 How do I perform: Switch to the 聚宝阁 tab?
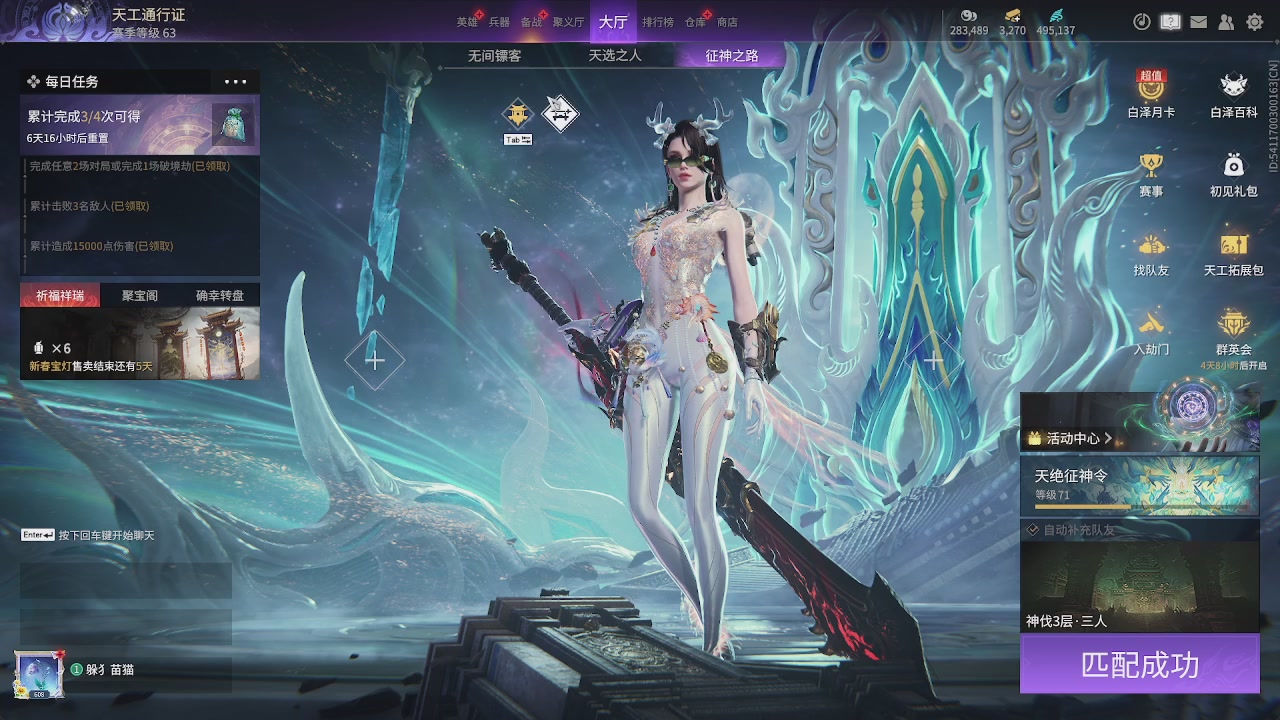(x=140, y=295)
